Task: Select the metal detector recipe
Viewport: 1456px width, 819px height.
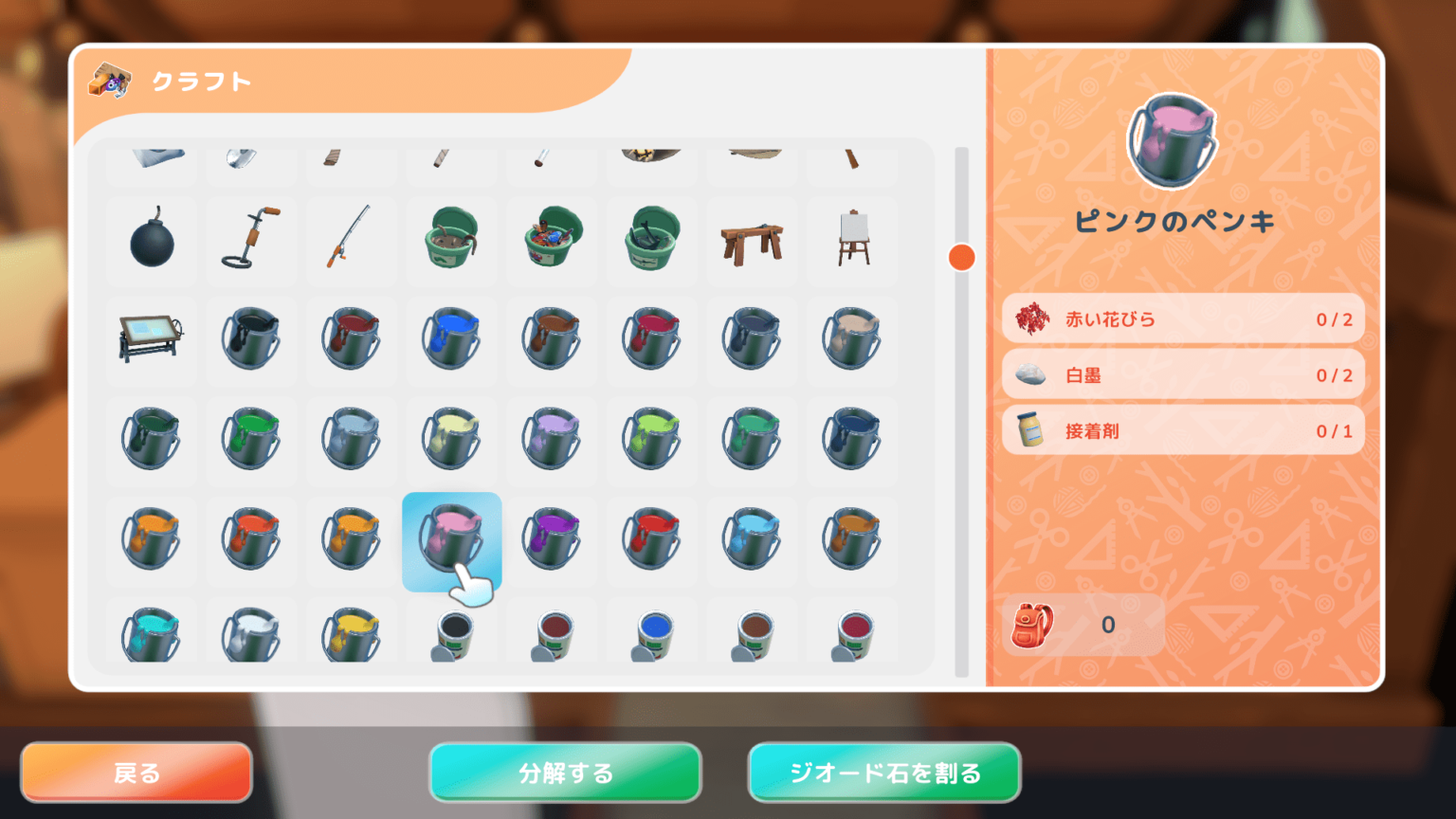Action: 251,242
